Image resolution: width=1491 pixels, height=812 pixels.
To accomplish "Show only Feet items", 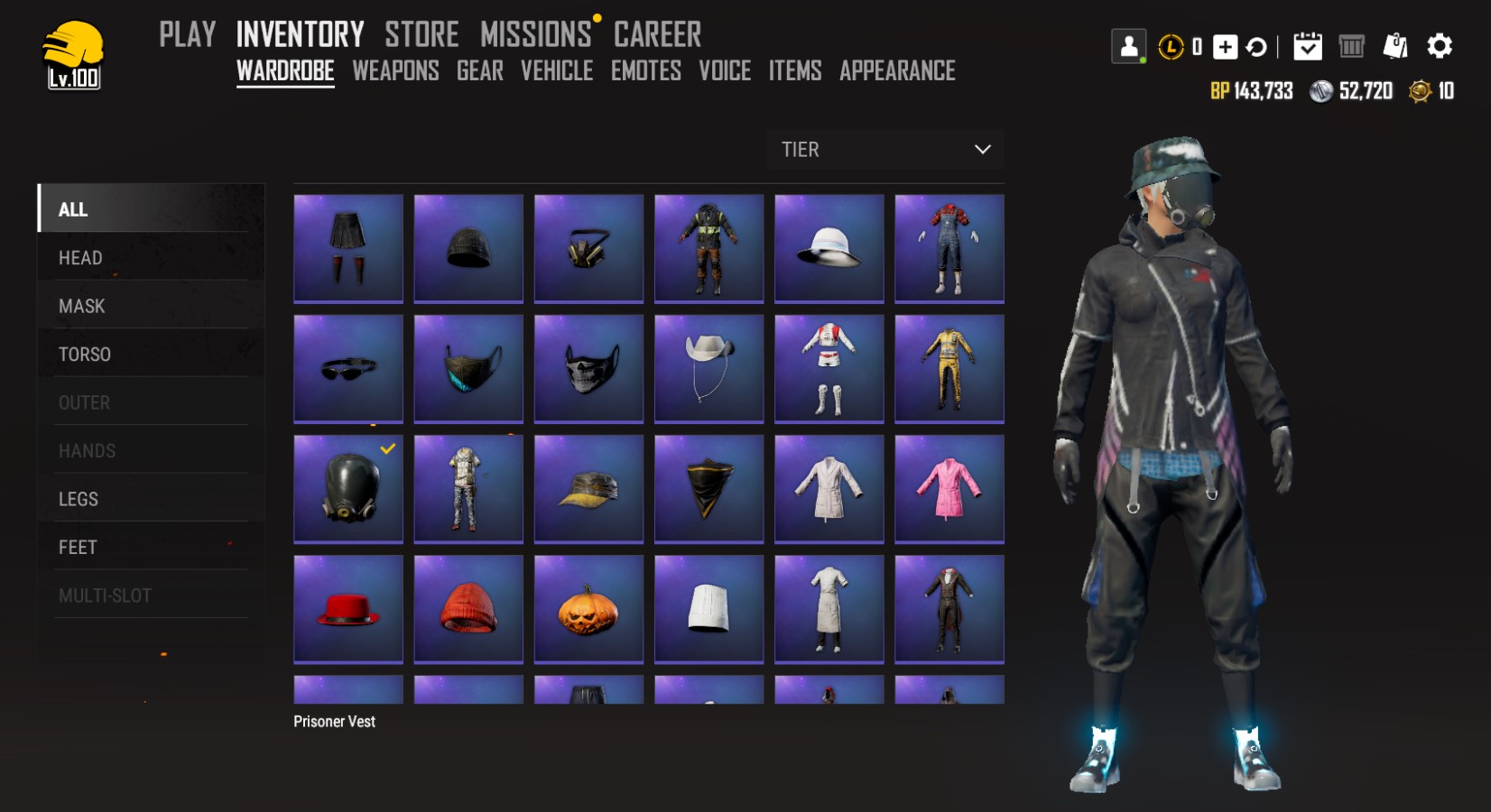I will click(x=78, y=548).
